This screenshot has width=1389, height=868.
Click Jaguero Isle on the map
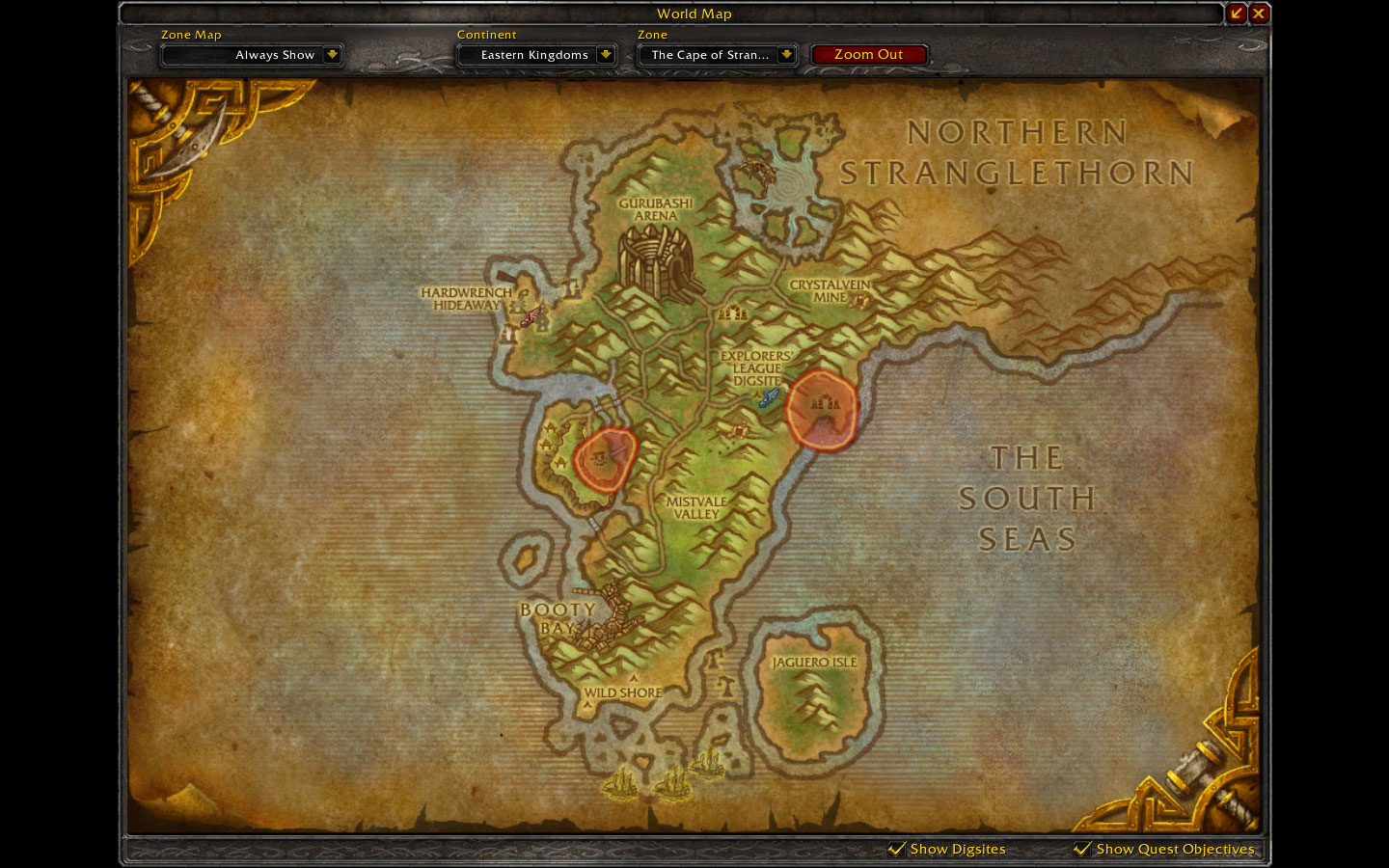815,662
